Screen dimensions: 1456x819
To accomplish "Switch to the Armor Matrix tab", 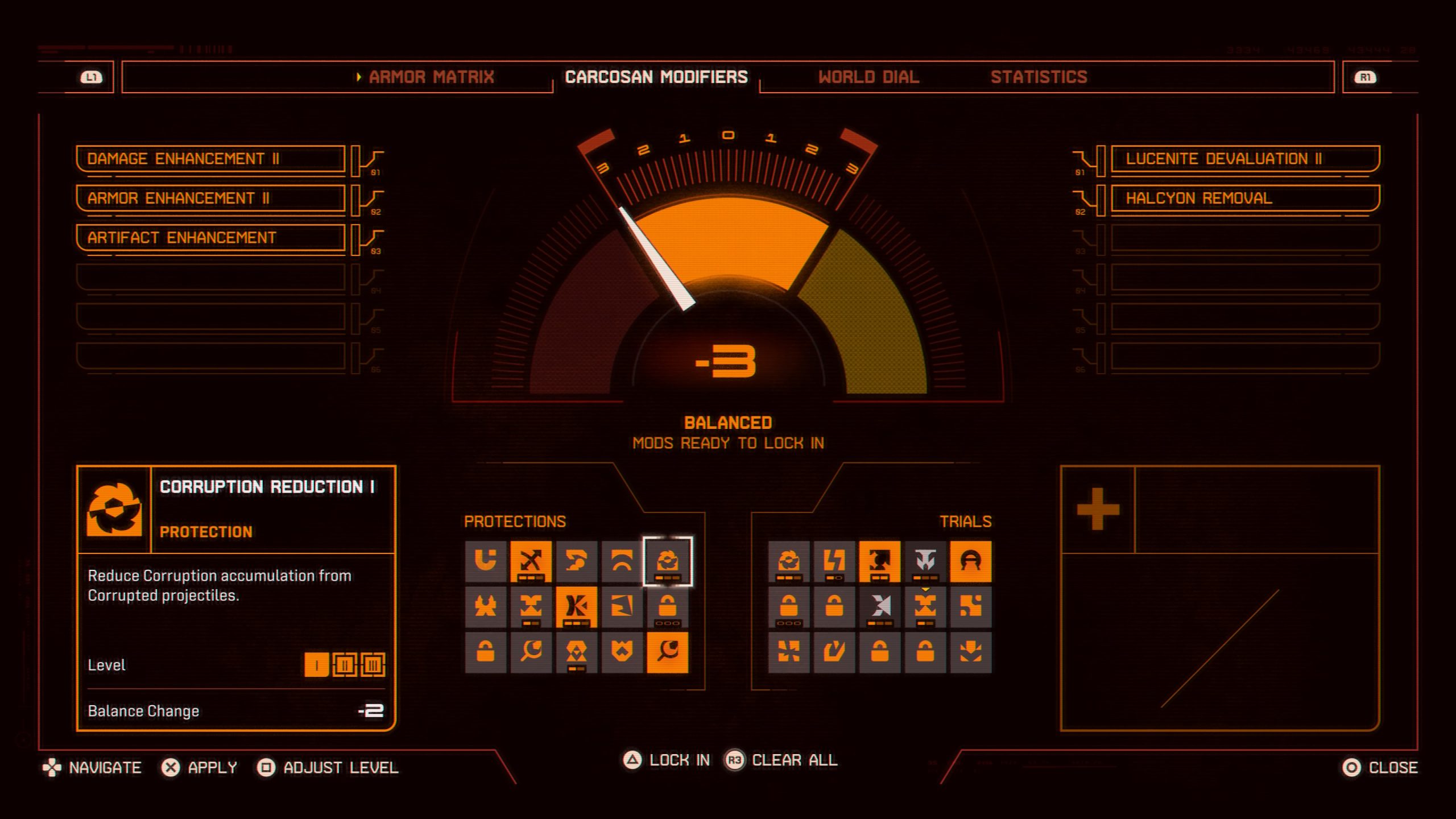I will coord(431,77).
